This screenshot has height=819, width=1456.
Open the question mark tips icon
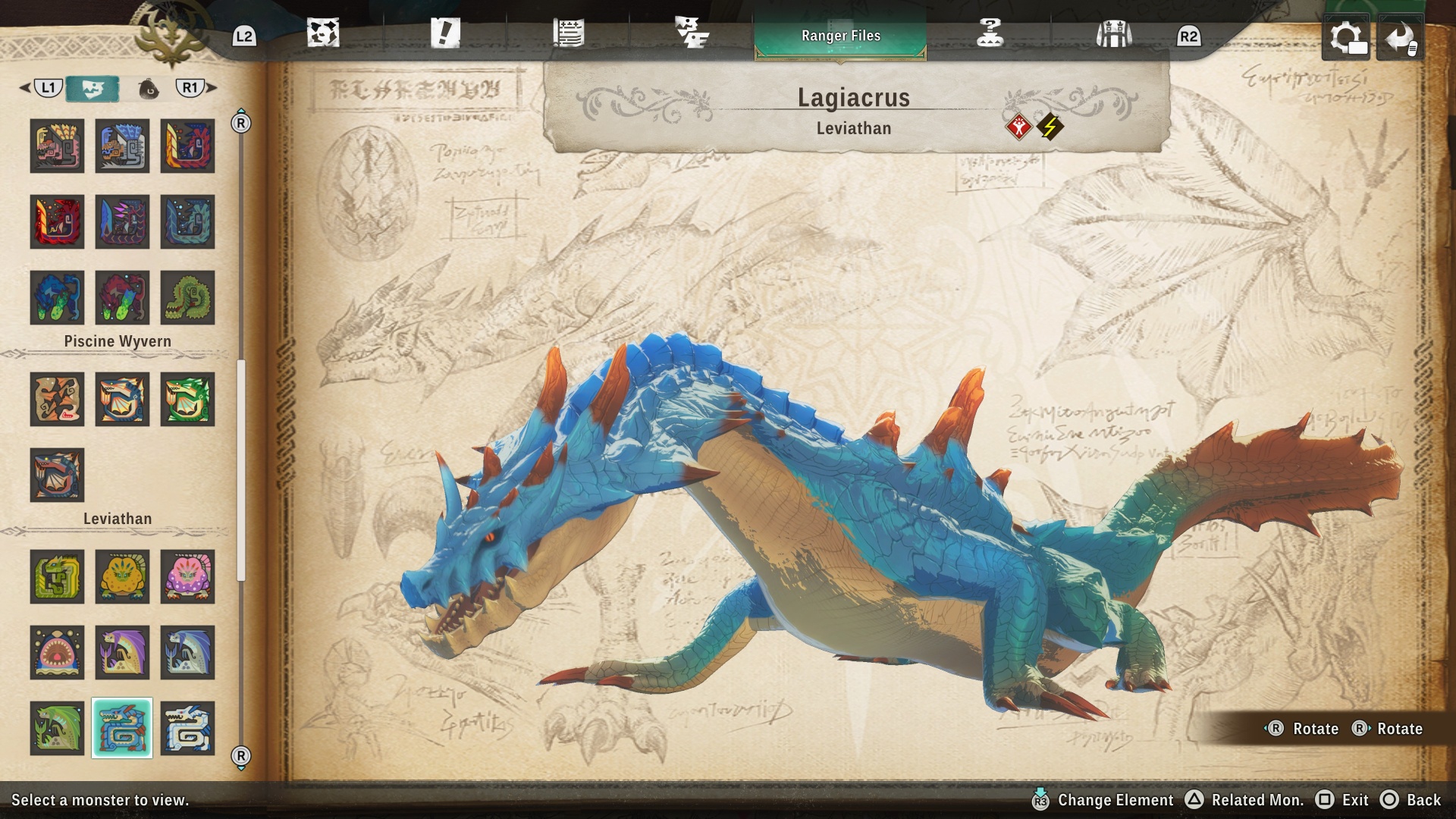(988, 32)
